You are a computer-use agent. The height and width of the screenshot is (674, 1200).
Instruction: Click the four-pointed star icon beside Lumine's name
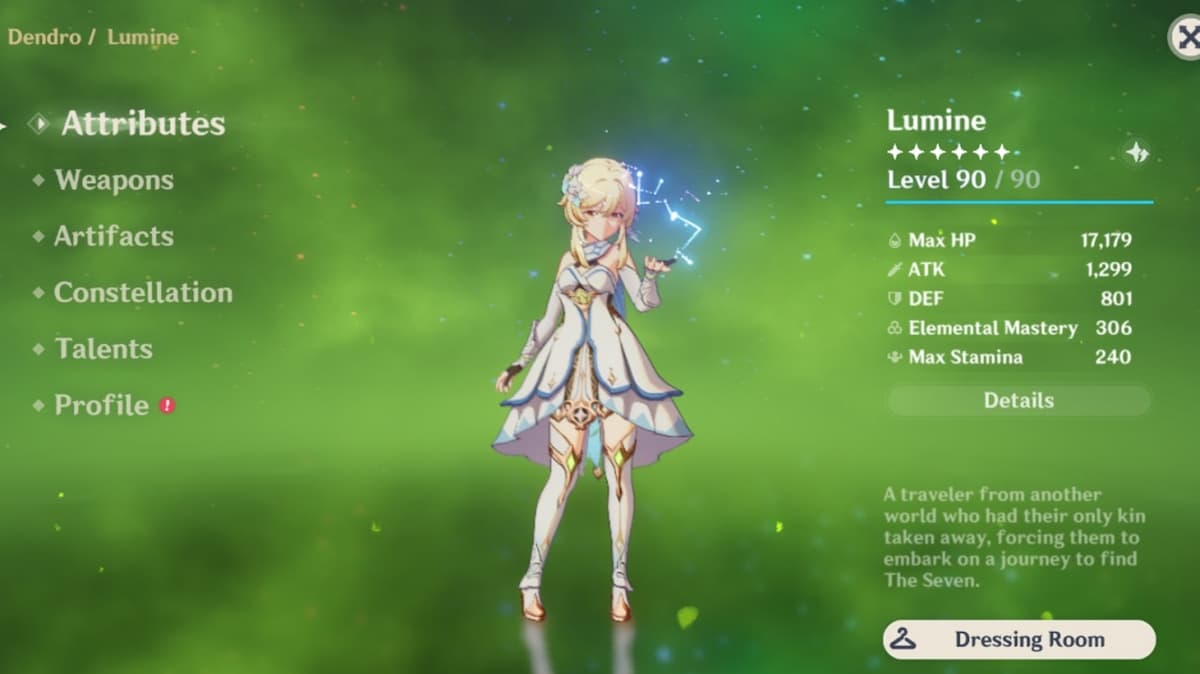pos(1137,153)
